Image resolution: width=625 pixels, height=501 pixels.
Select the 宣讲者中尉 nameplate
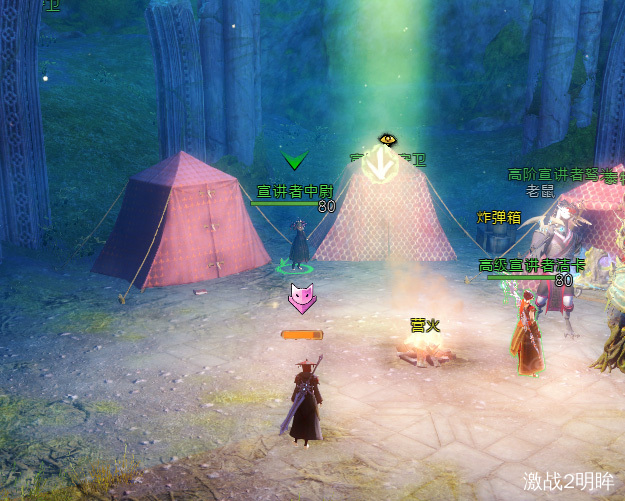(x=294, y=191)
